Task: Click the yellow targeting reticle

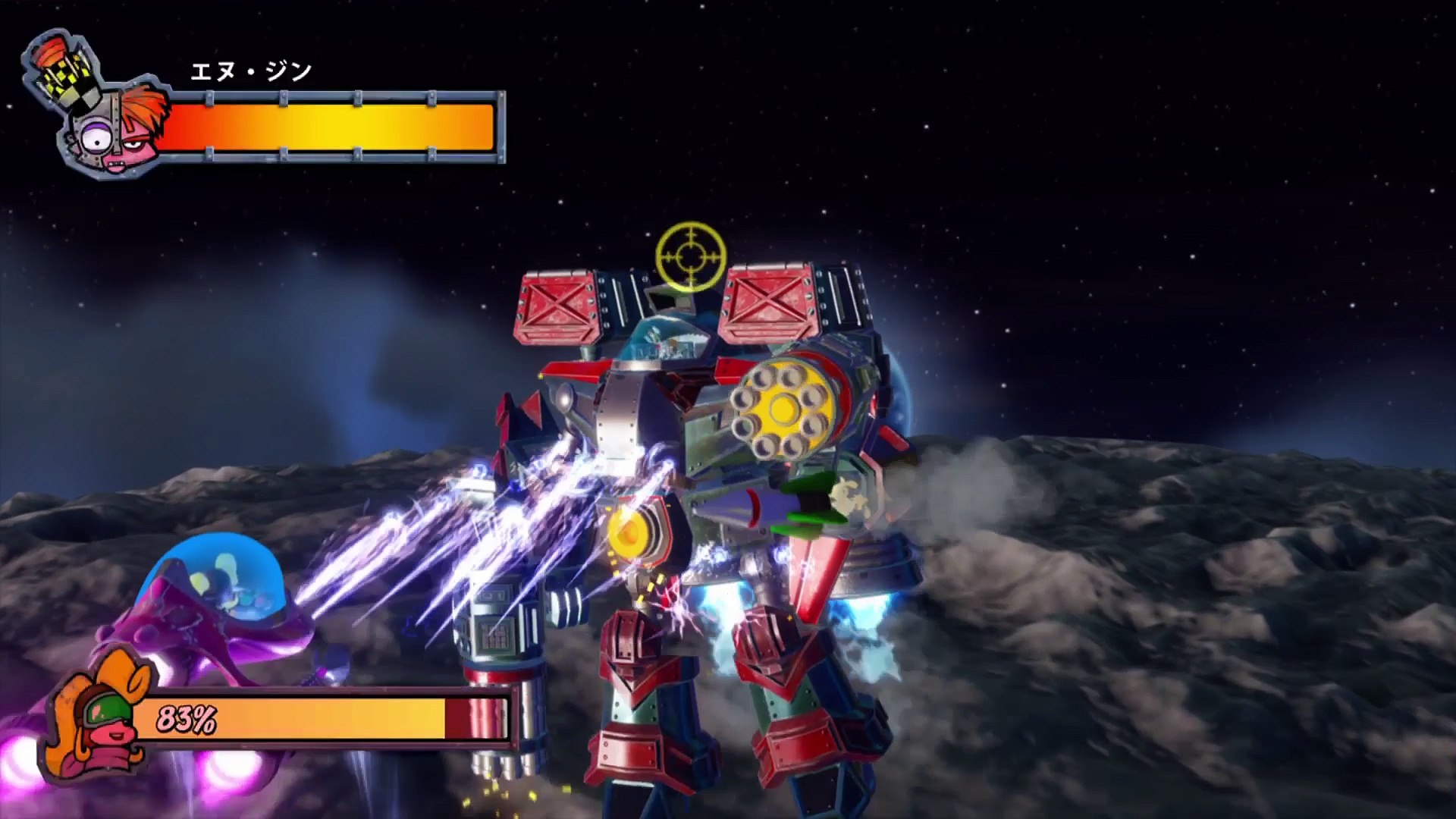Action: (x=691, y=256)
